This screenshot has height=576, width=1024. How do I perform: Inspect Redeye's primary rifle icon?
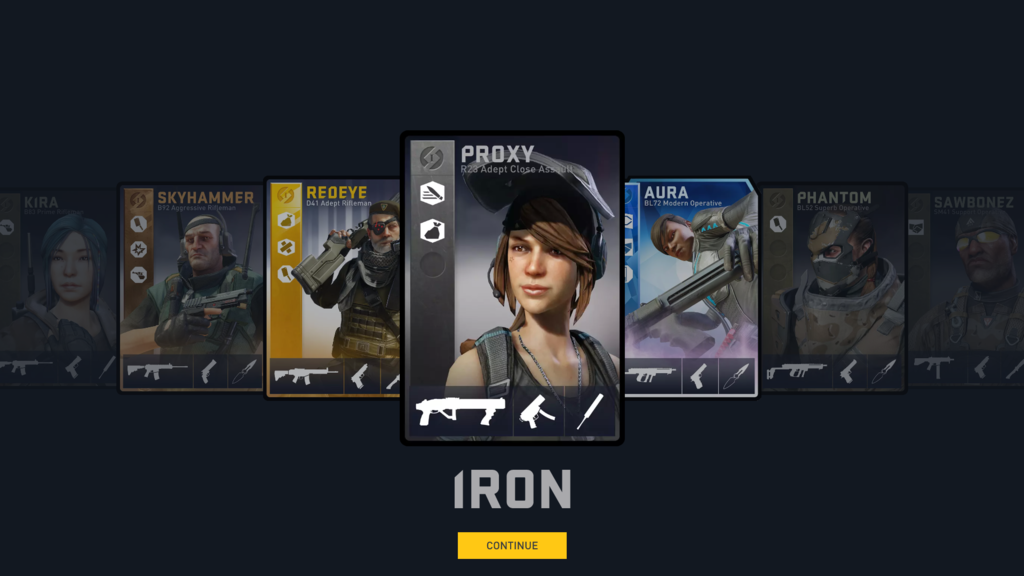(305, 376)
